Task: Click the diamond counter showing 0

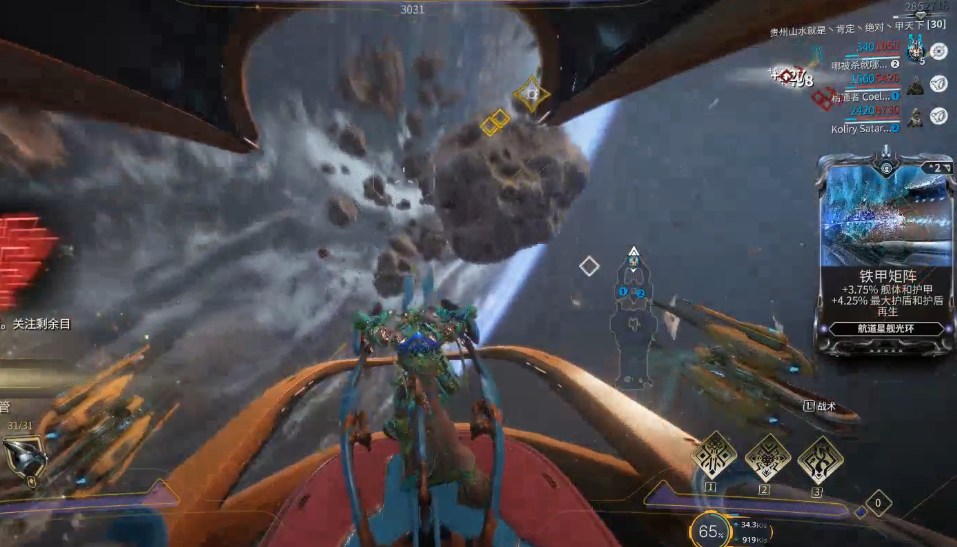Action: pyautogui.click(x=878, y=502)
